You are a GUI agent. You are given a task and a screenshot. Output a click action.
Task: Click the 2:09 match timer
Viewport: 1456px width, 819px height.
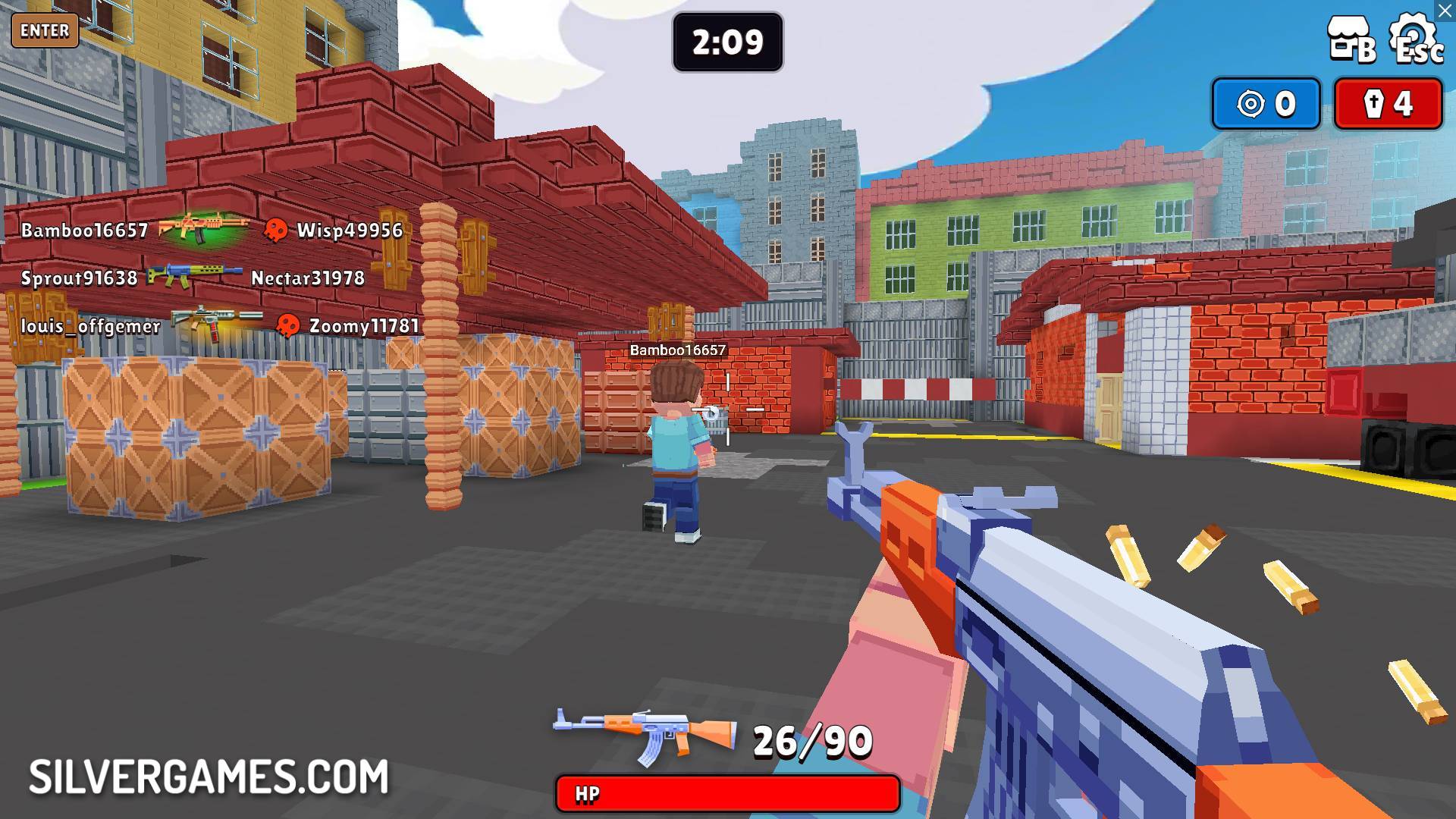tap(726, 42)
